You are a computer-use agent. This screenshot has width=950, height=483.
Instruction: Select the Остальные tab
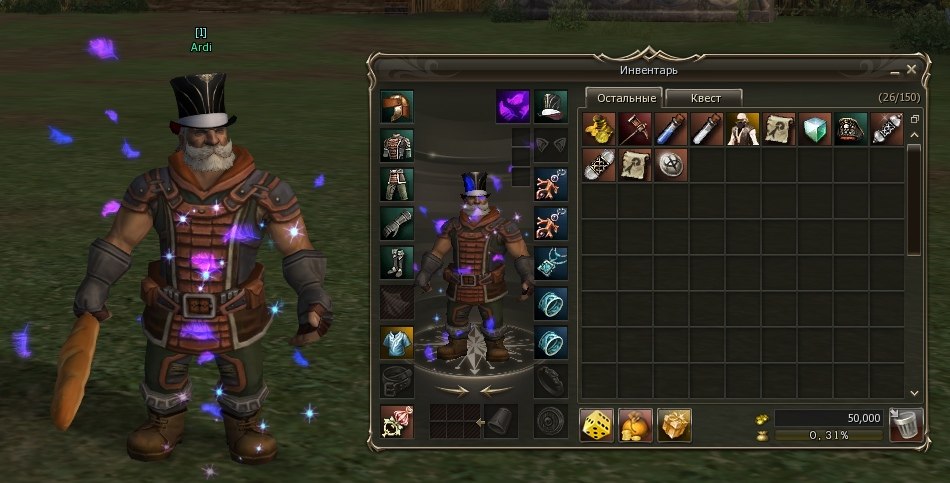(x=624, y=98)
